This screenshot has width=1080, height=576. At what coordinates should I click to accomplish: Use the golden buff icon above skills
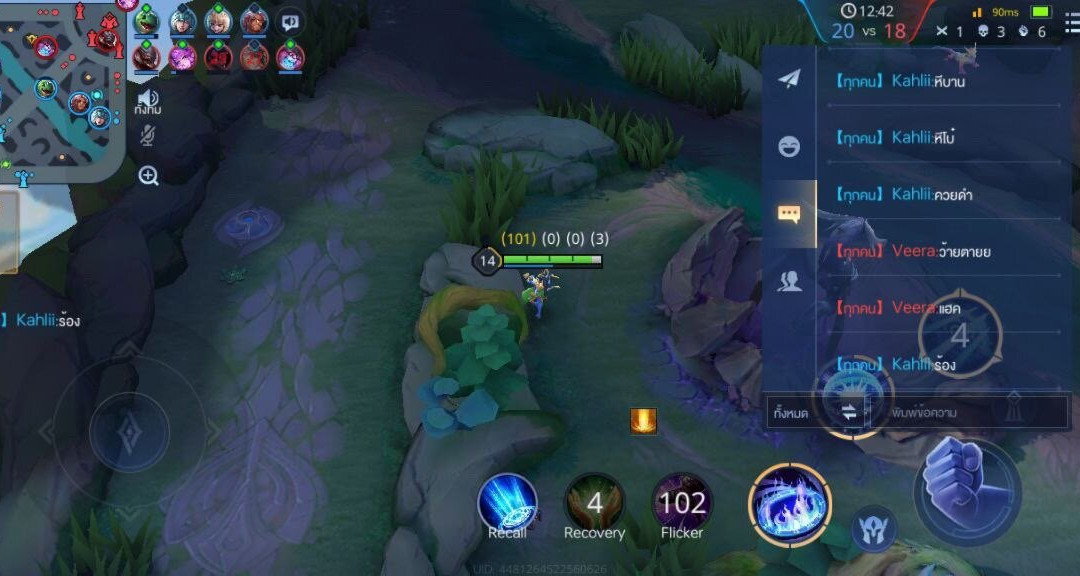pos(643,420)
